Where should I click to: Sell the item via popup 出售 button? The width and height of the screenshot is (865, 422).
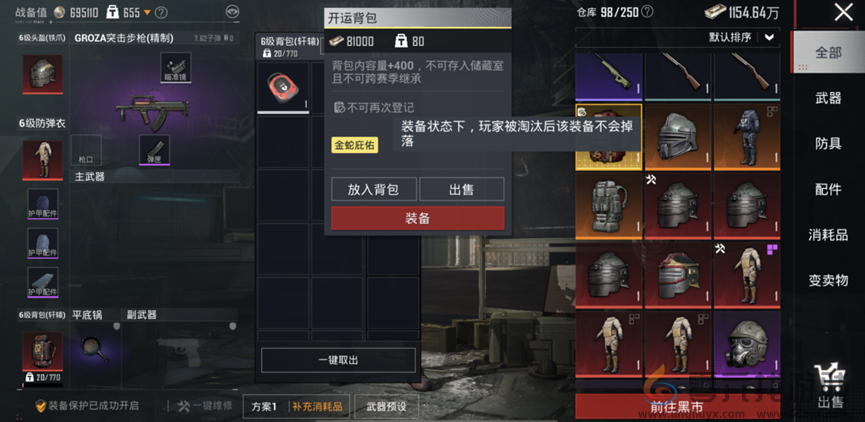coord(461,189)
